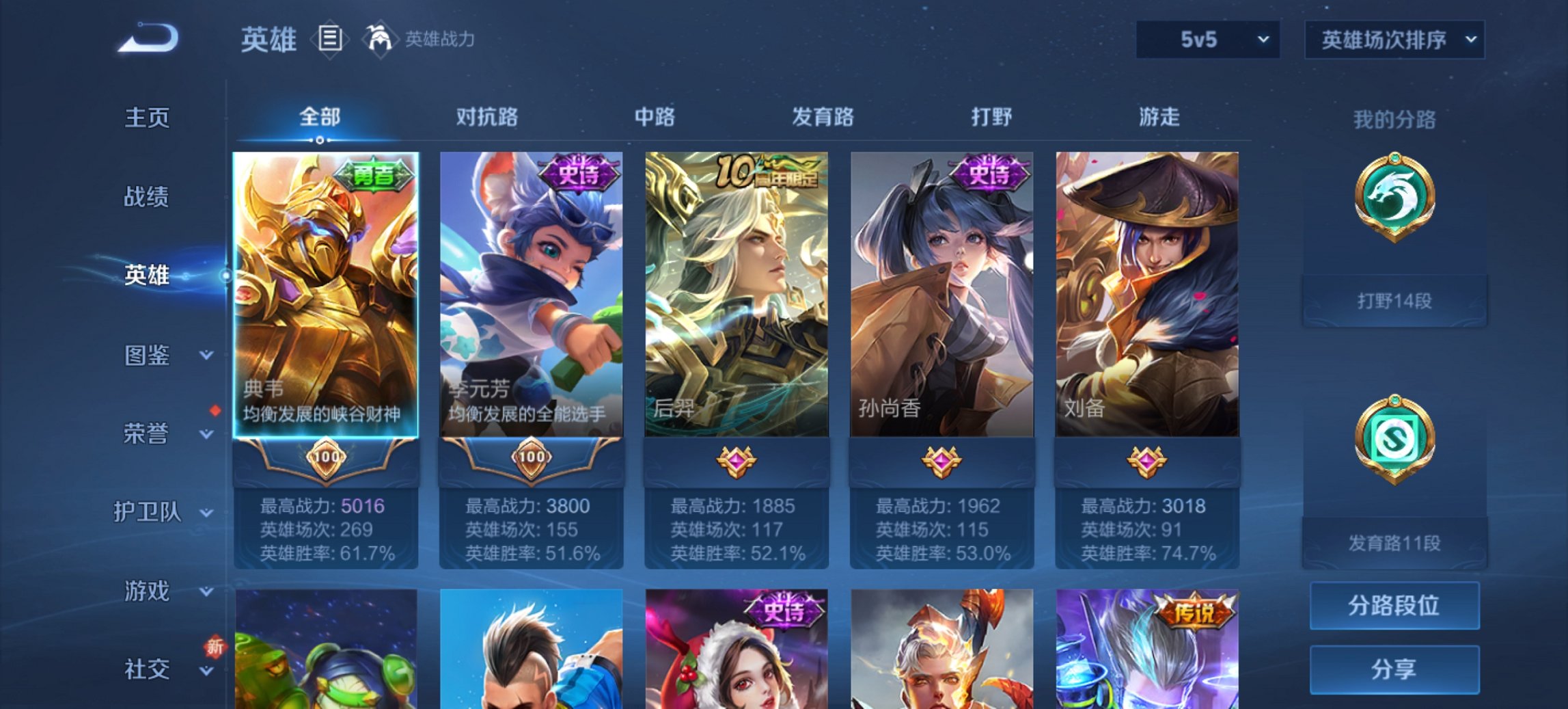Switch to the 打野 lane tab

(991, 118)
